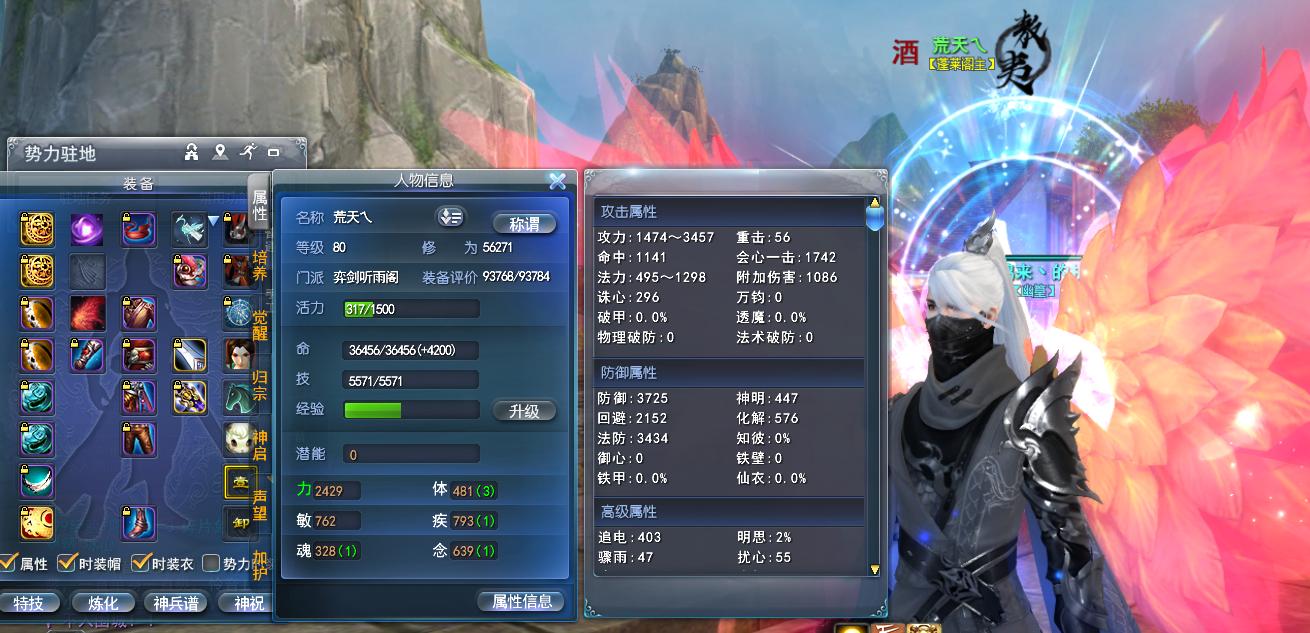Open the list icon beside the character name
This screenshot has height=633, width=1310.
(x=450, y=217)
